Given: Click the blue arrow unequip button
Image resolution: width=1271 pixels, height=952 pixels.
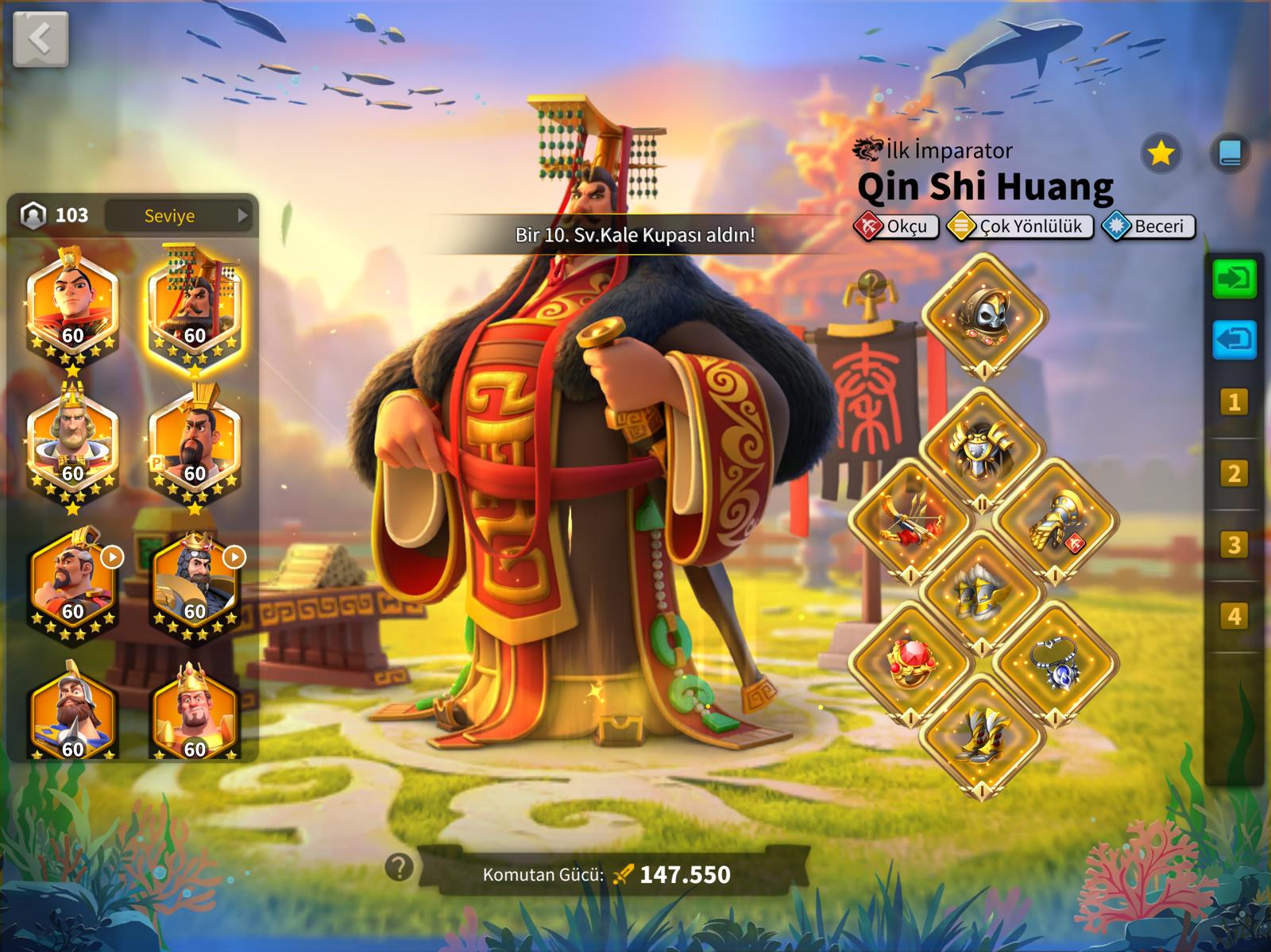Looking at the screenshot, I should click(x=1234, y=340).
